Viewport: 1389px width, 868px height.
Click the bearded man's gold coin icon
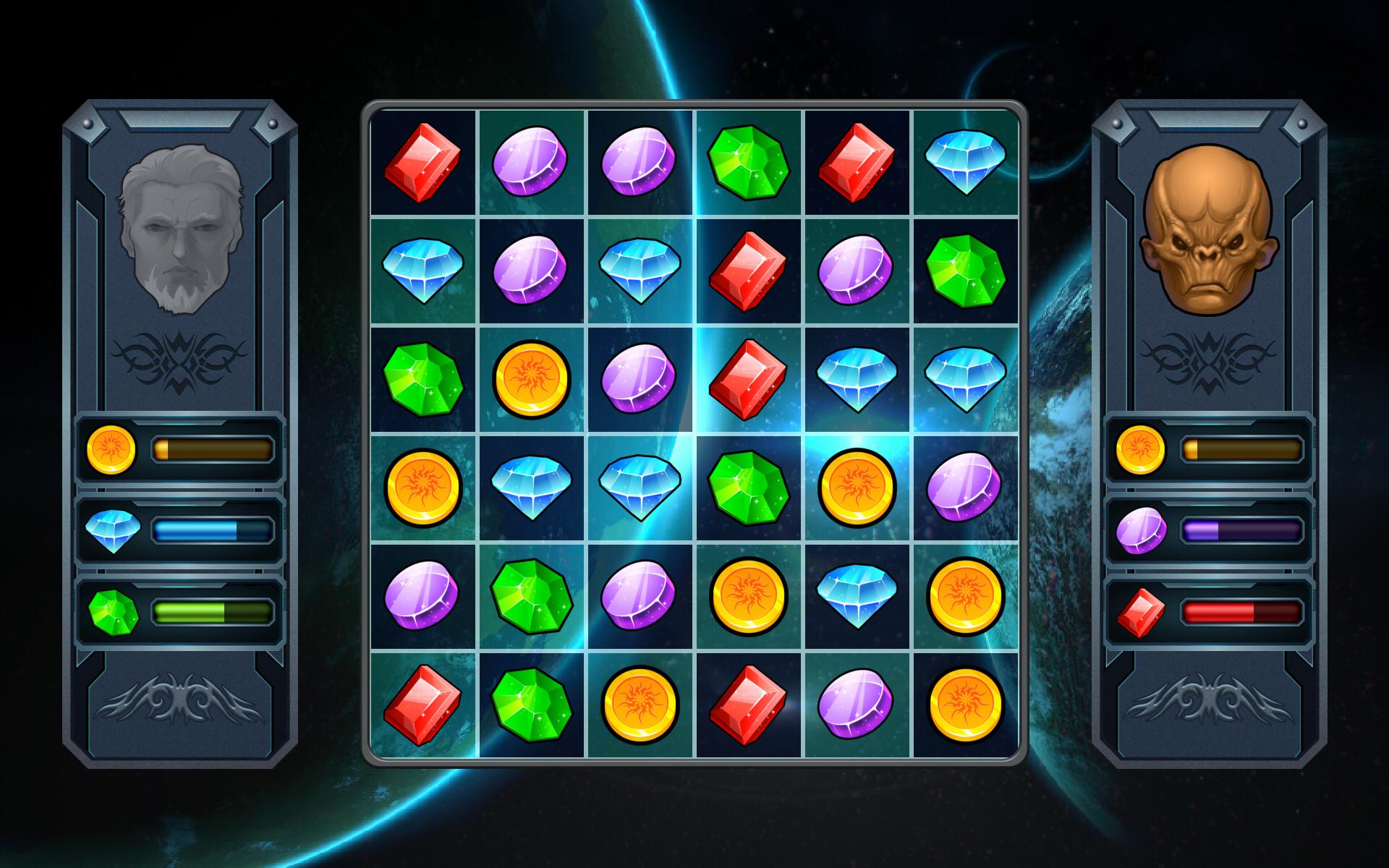(111, 449)
